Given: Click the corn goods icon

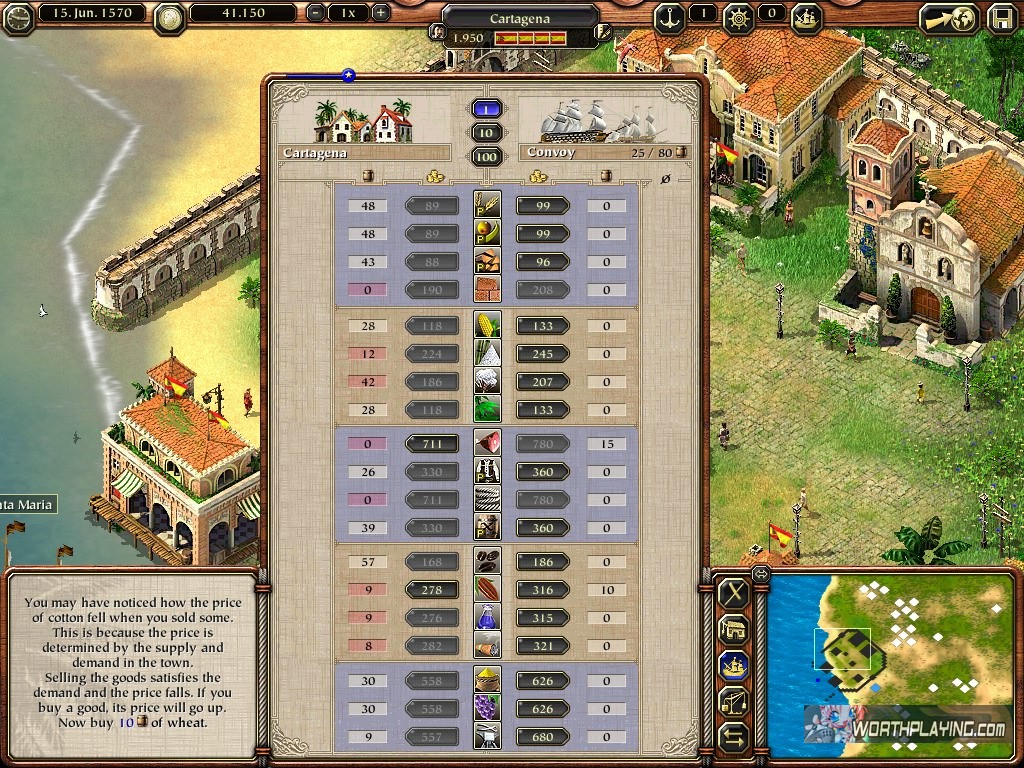Looking at the screenshot, I should coord(487,326).
